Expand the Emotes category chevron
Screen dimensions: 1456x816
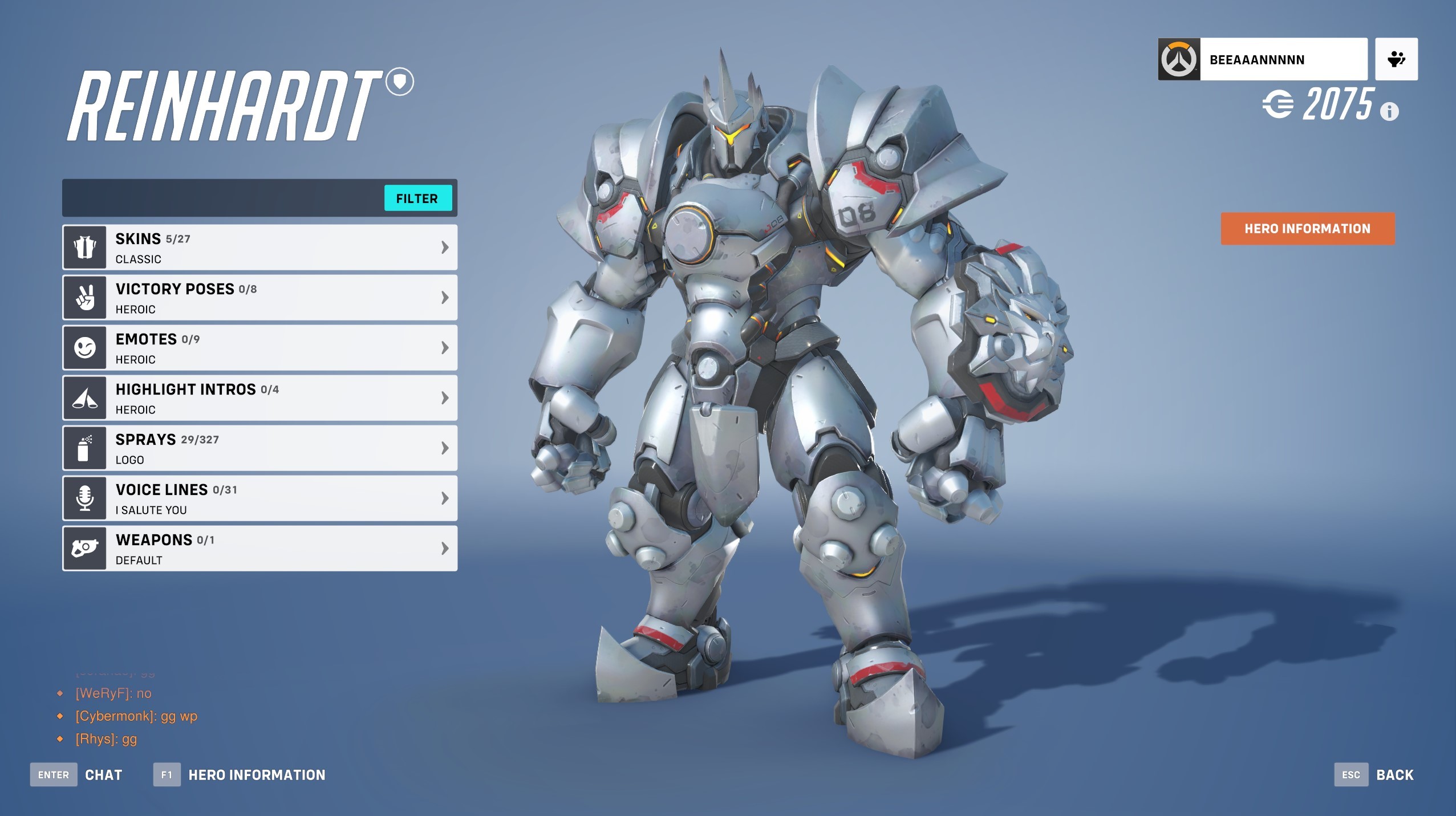point(444,347)
